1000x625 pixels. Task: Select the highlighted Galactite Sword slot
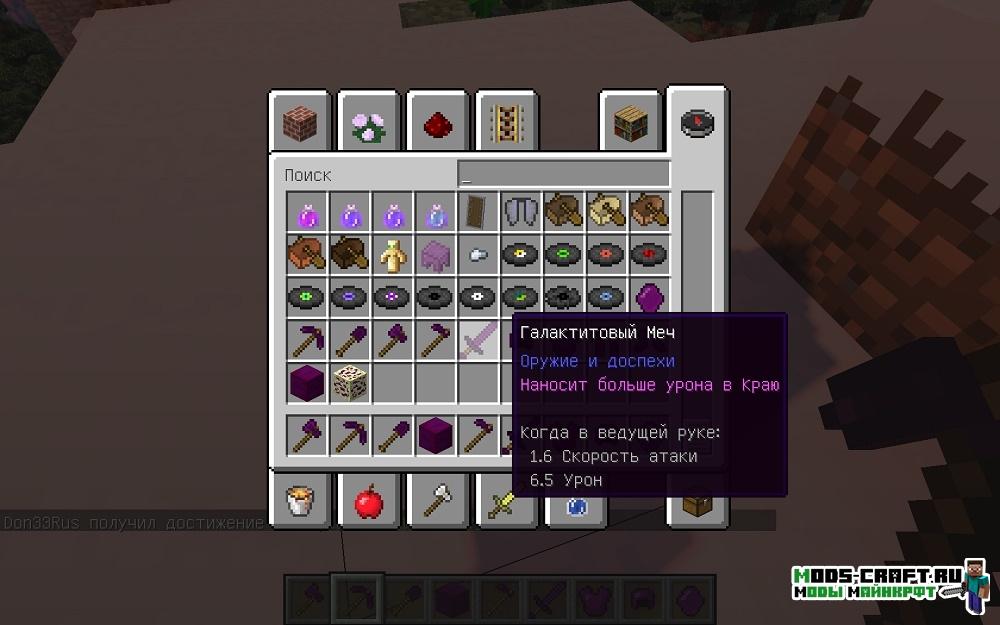(478, 340)
